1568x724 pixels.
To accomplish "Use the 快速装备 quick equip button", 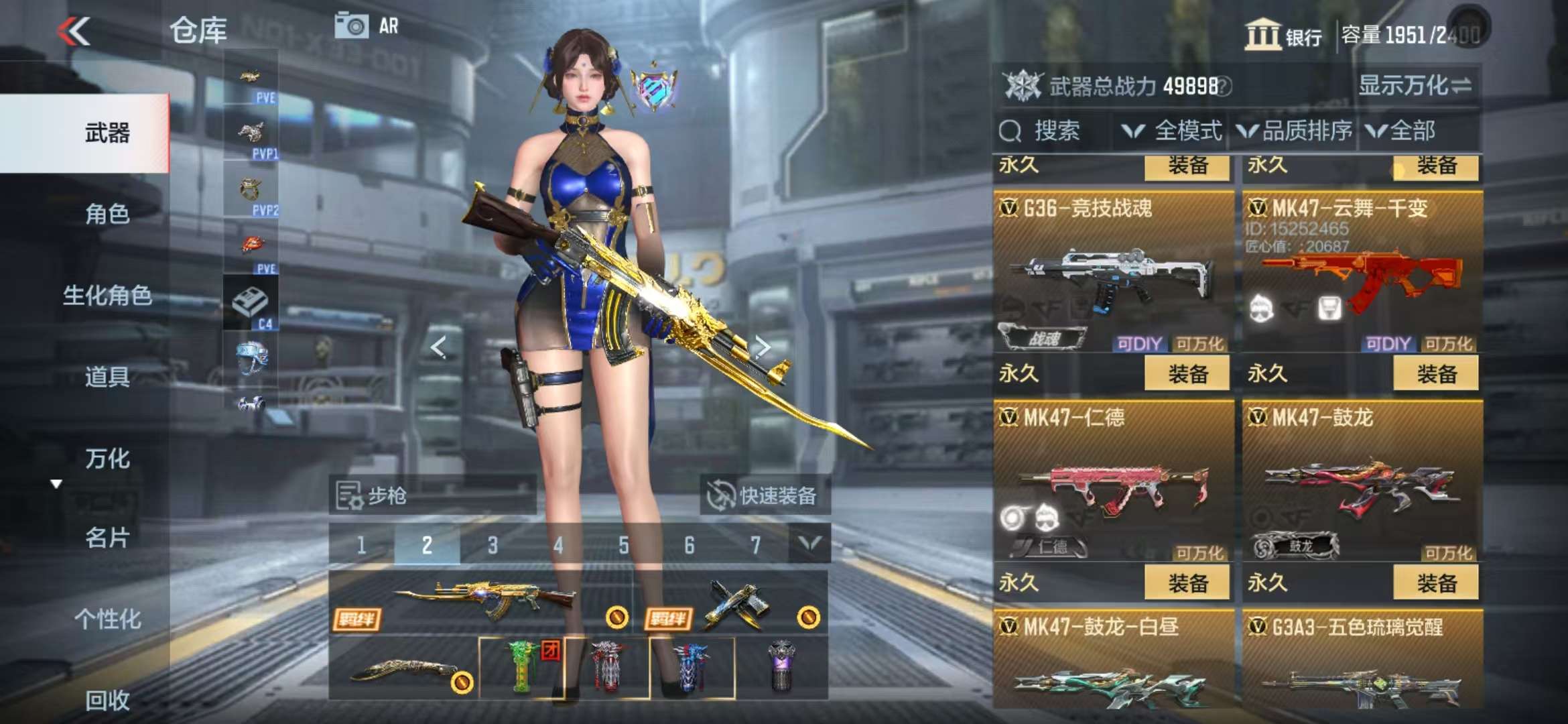I will click(x=764, y=496).
